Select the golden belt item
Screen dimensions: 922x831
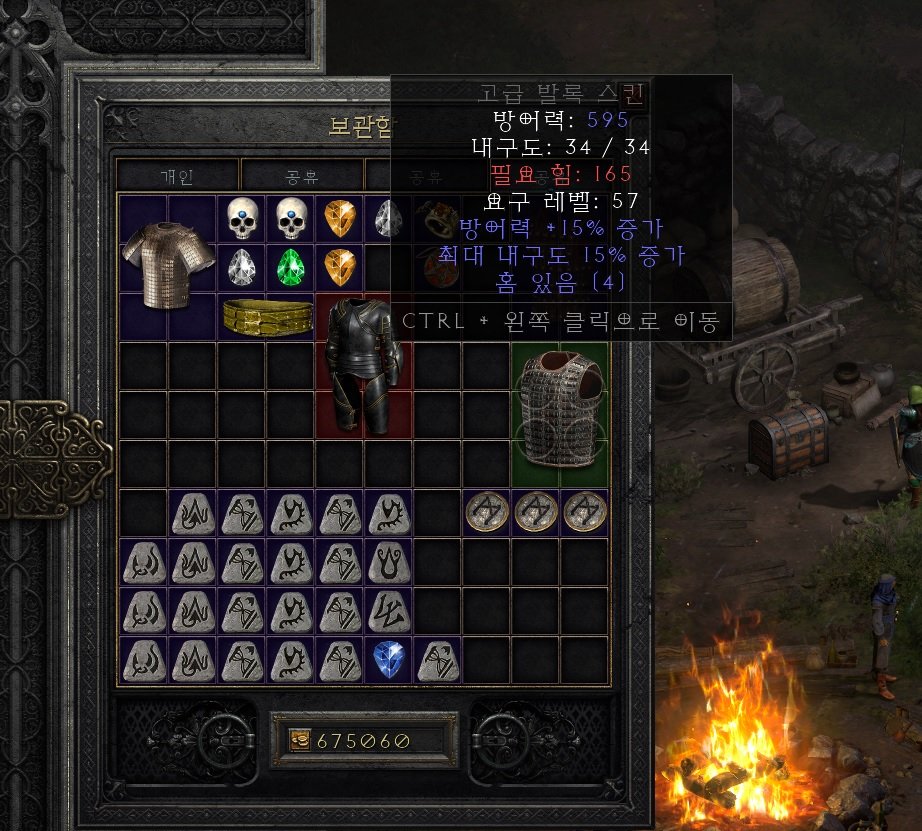[x=266, y=317]
